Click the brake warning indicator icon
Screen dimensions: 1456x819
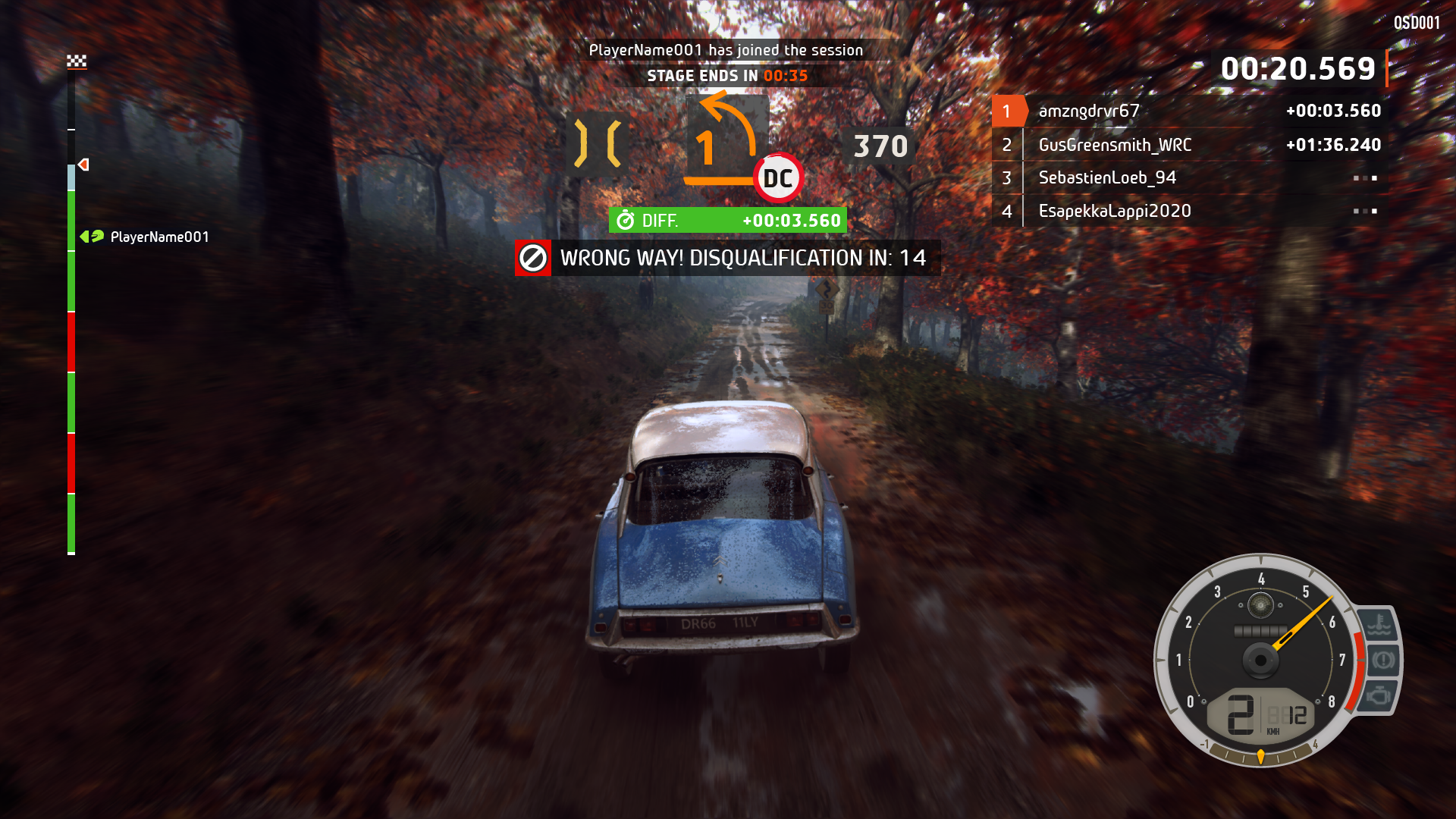tap(1382, 660)
